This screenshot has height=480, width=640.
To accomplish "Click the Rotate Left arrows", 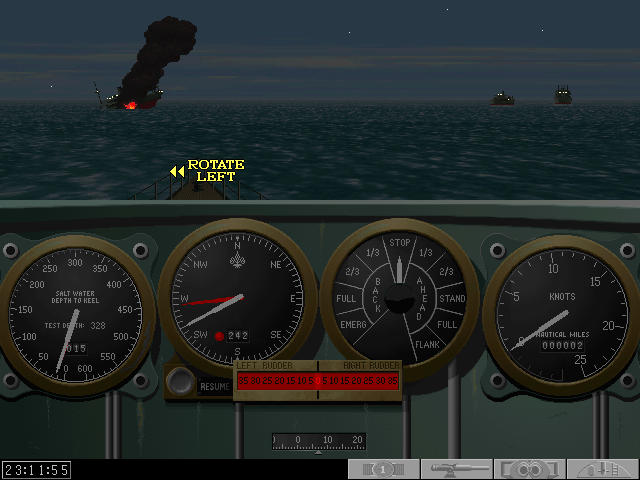I will coord(177,172).
